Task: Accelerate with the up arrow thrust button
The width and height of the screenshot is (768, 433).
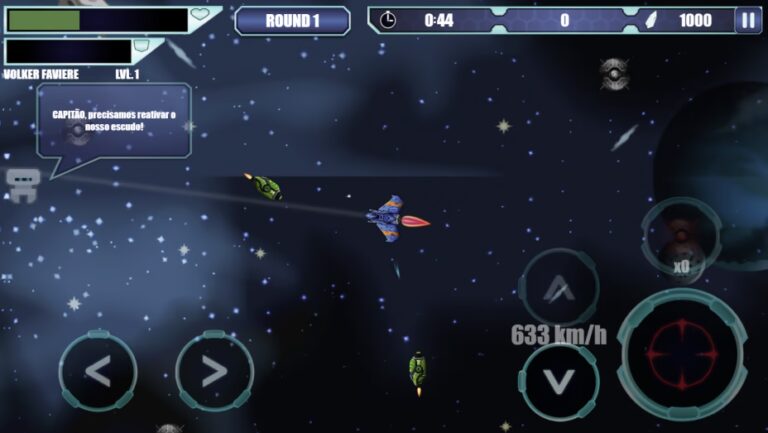Action: pyautogui.click(x=559, y=288)
